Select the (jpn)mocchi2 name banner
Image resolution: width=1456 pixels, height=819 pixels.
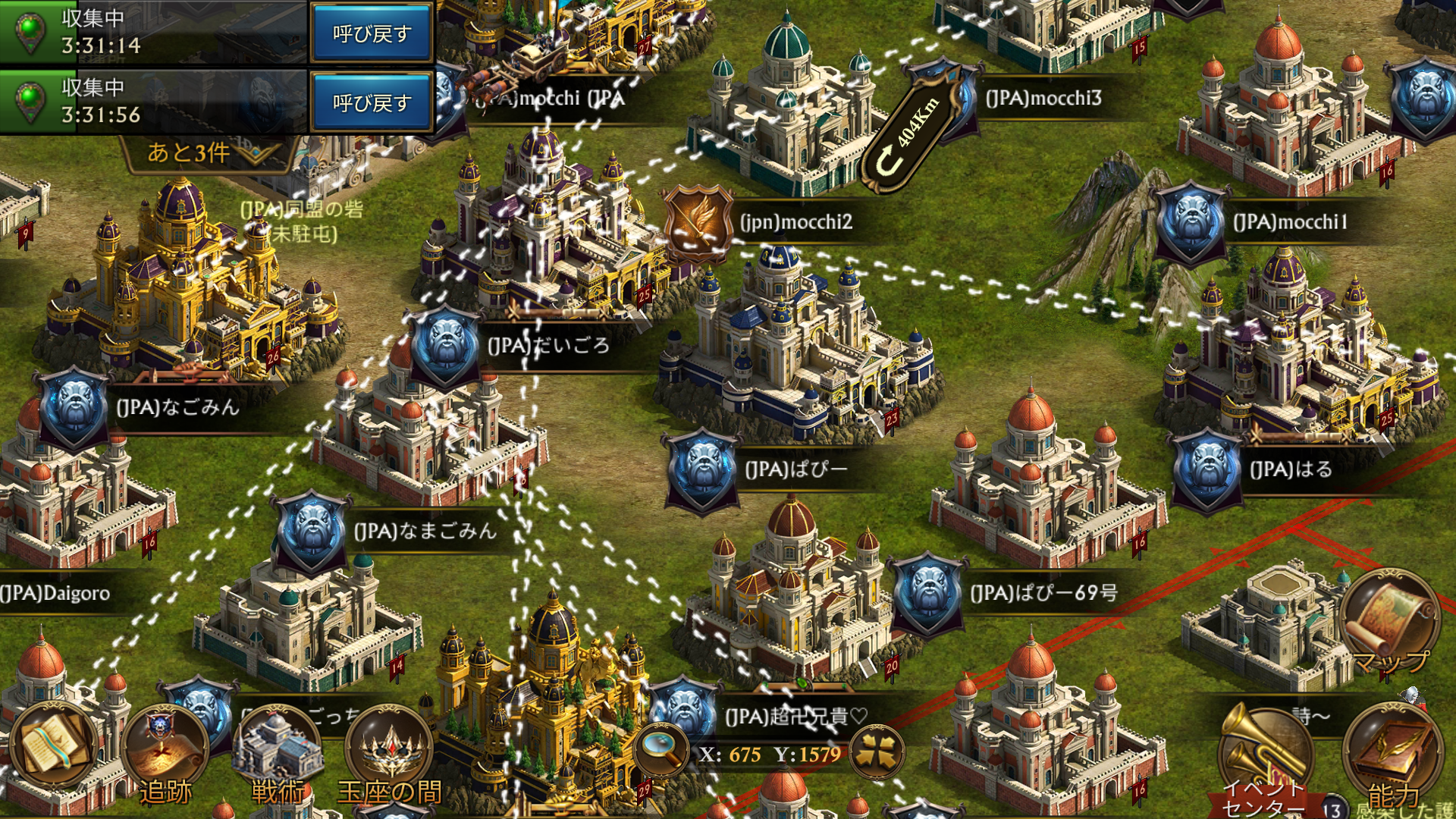pyautogui.click(x=796, y=222)
